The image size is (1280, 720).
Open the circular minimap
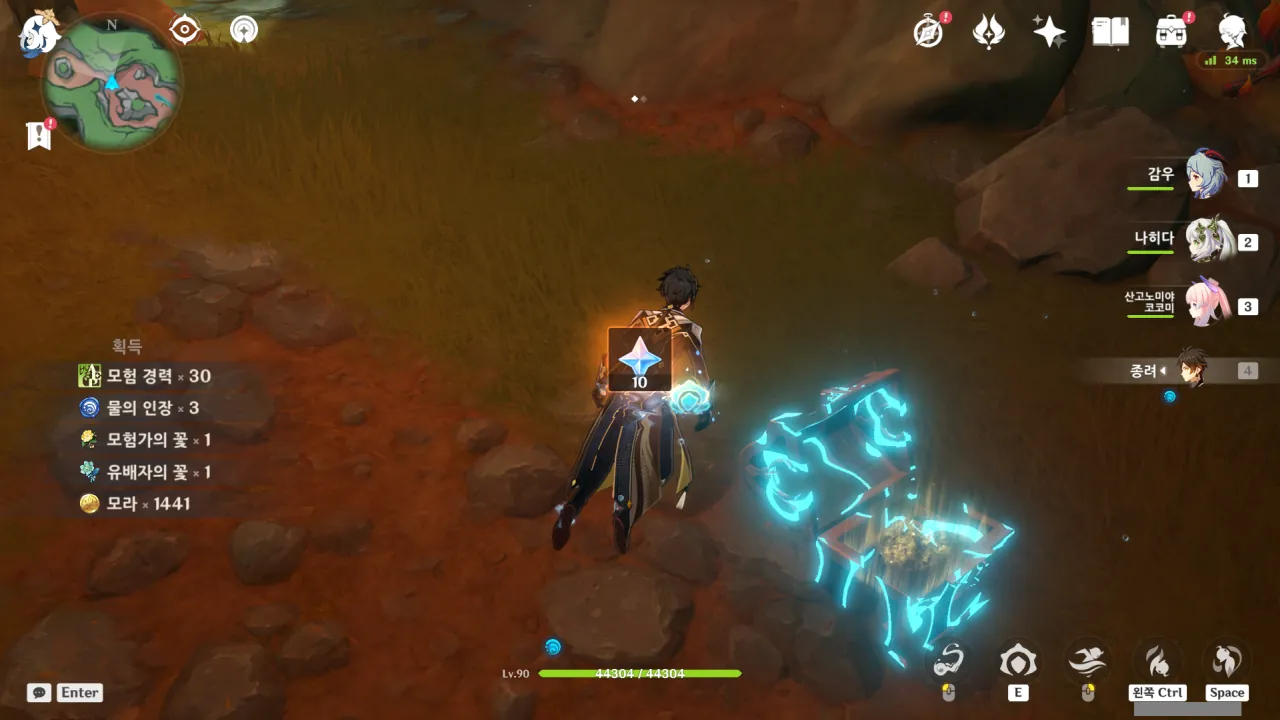[112, 82]
